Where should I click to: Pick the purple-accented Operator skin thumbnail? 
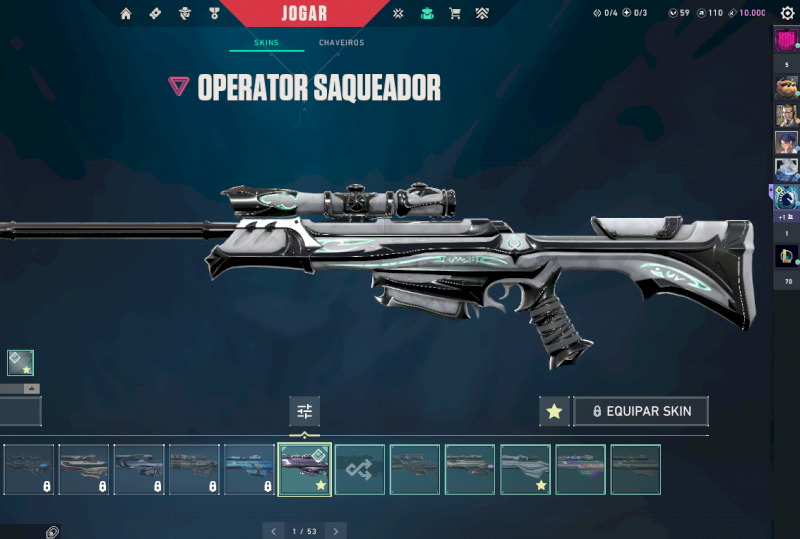click(x=580, y=470)
